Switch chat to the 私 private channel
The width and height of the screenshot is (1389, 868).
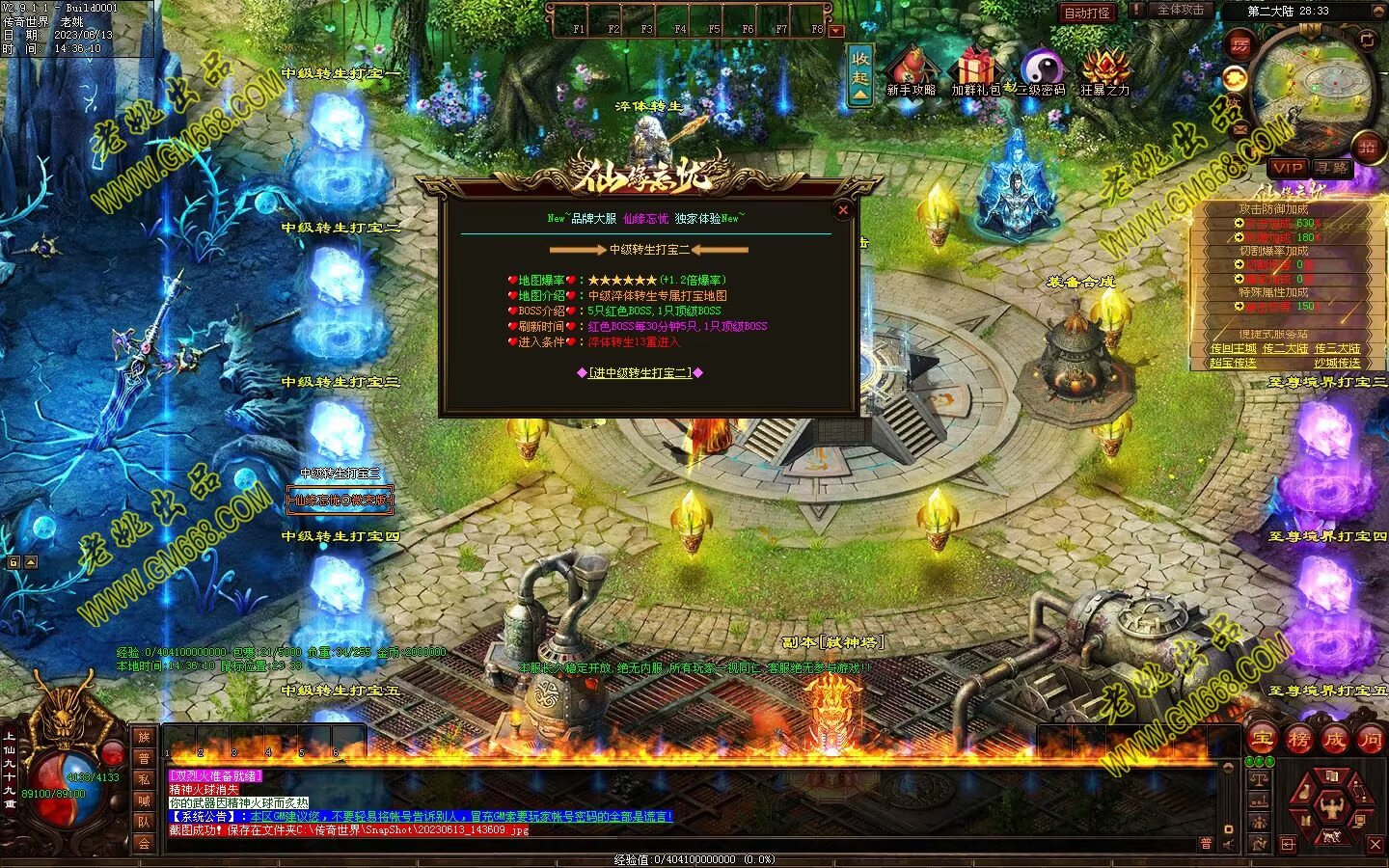coord(144,779)
